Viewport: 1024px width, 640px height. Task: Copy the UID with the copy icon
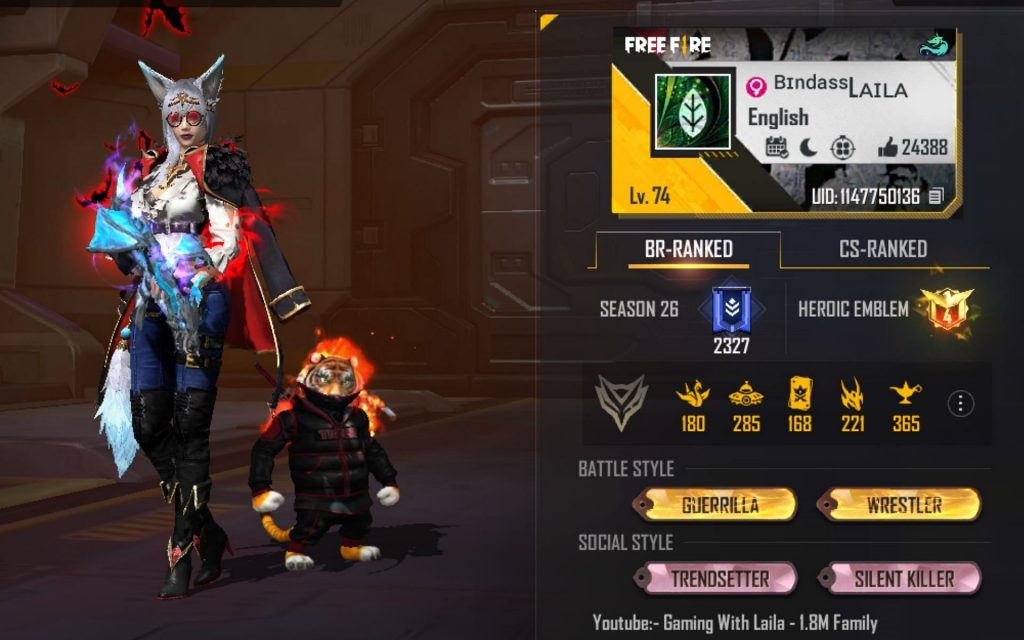[x=936, y=197]
